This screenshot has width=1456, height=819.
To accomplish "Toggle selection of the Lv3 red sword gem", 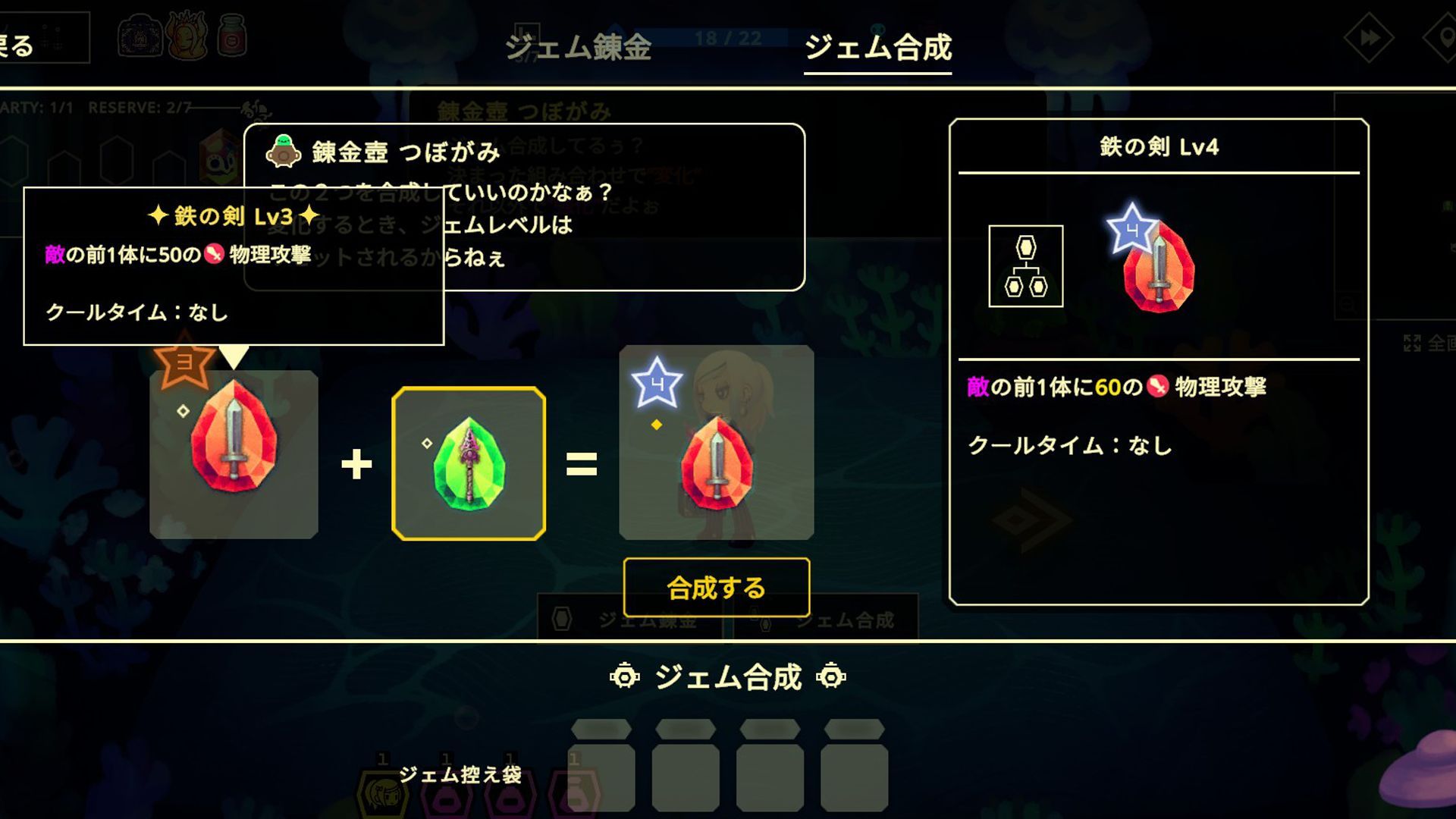I will [235, 455].
